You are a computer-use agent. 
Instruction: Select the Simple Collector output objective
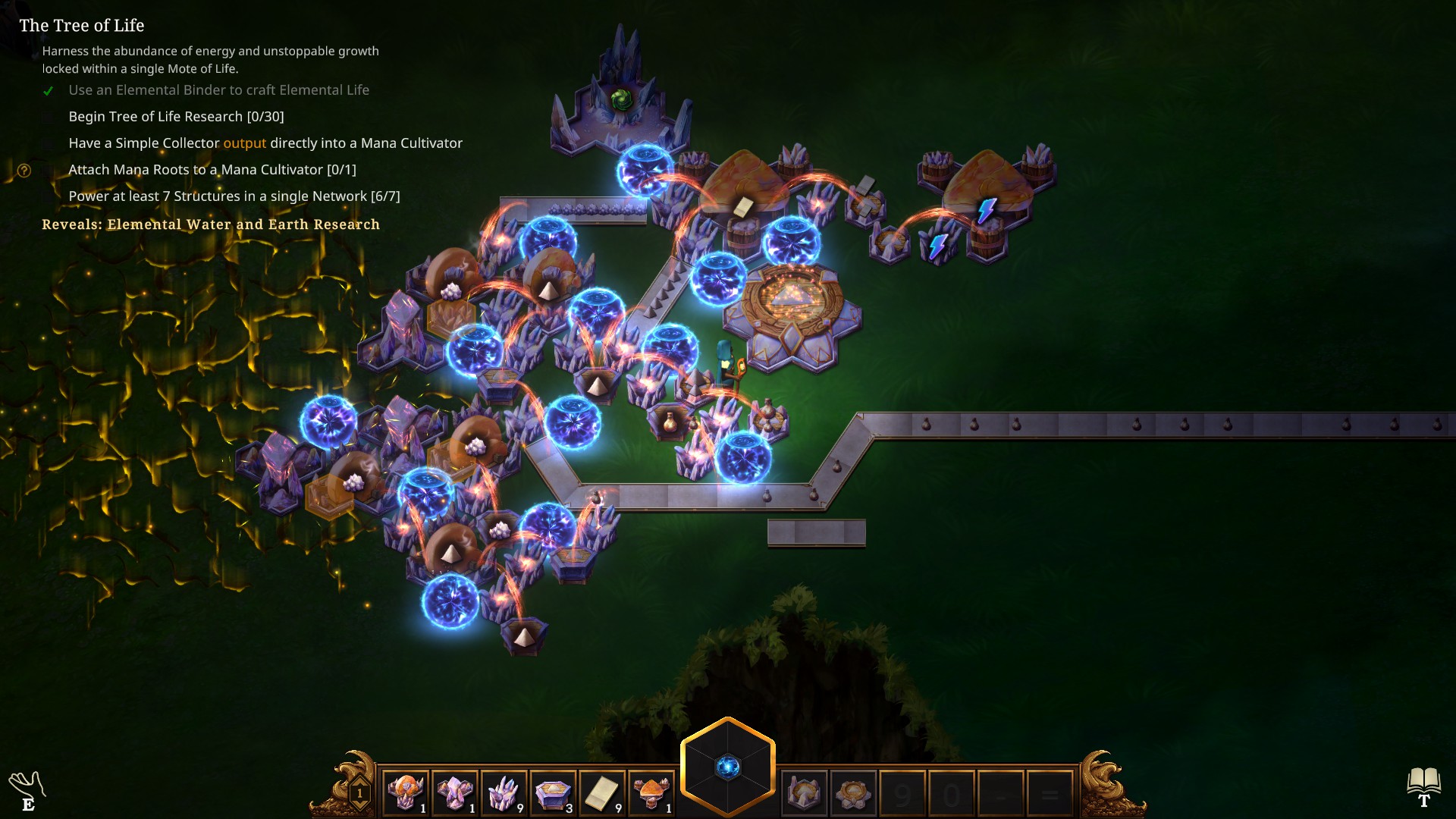(x=265, y=143)
